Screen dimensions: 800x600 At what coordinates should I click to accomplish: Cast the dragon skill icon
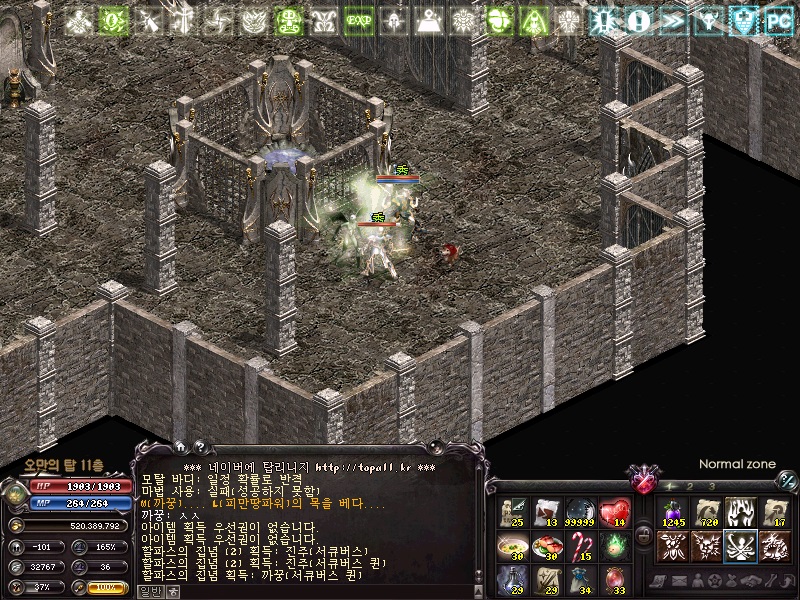[775, 546]
